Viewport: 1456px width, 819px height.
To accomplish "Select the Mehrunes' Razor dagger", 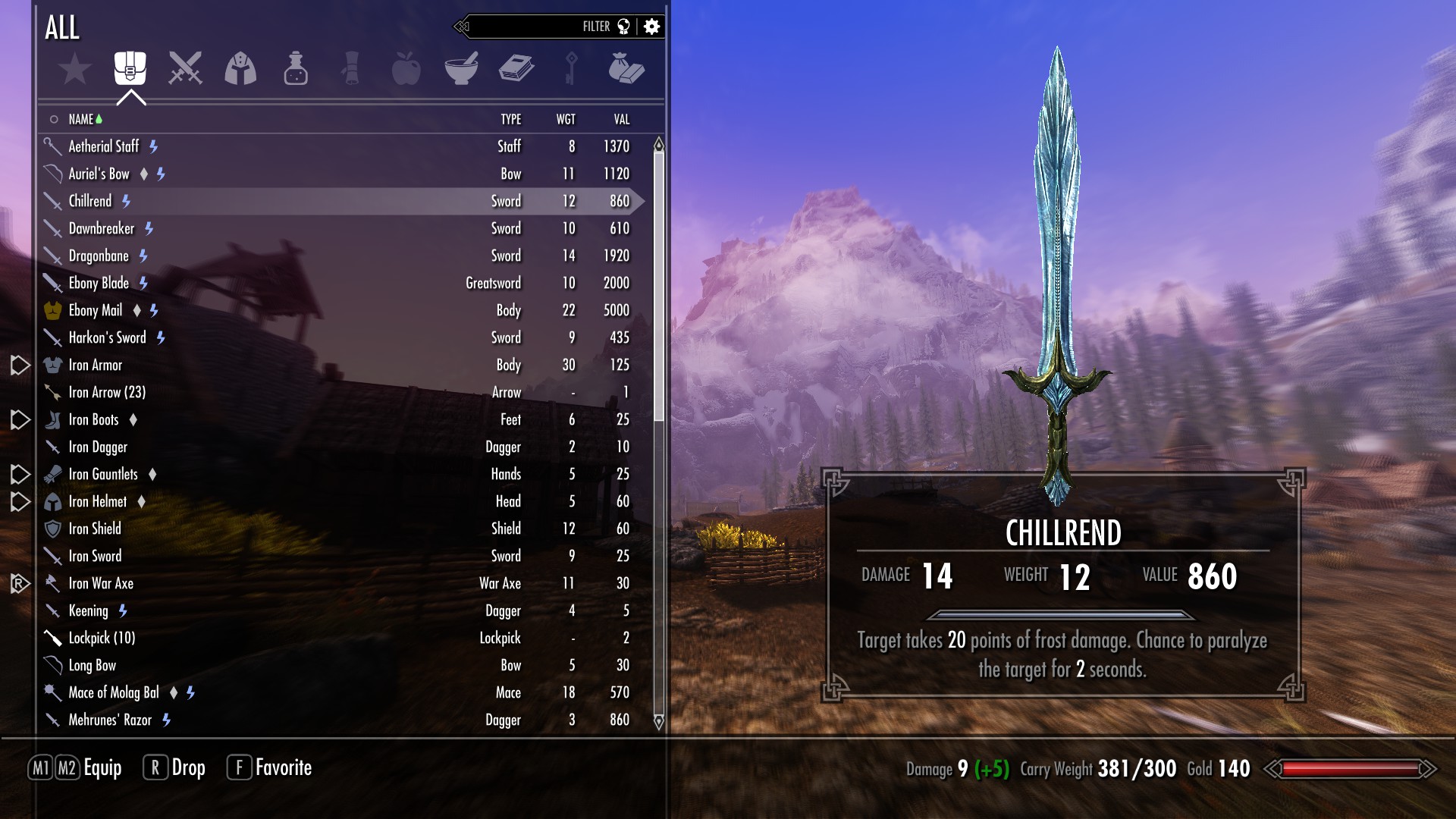I will [x=110, y=720].
